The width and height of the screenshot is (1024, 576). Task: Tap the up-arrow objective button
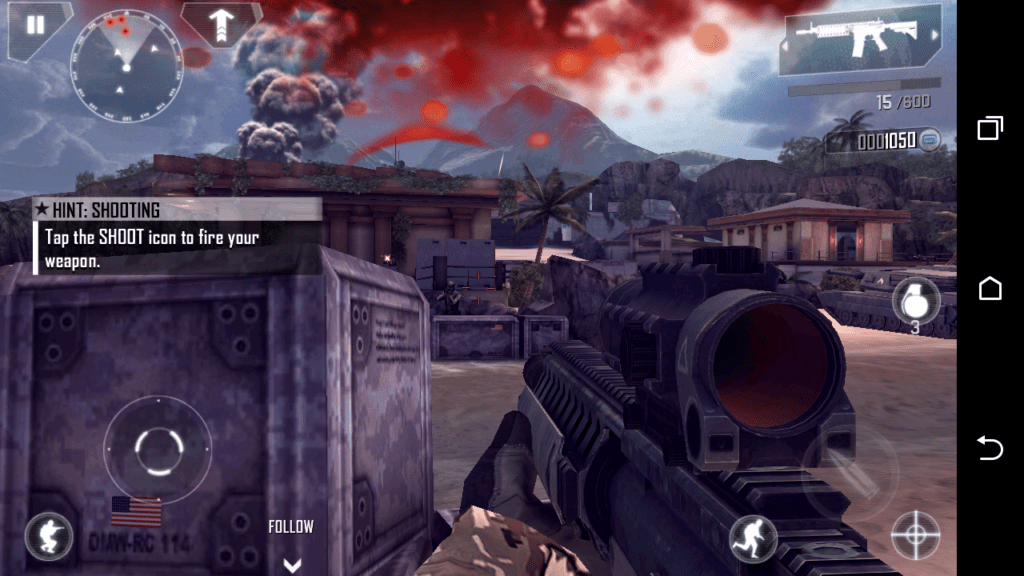click(x=220, y=23)
